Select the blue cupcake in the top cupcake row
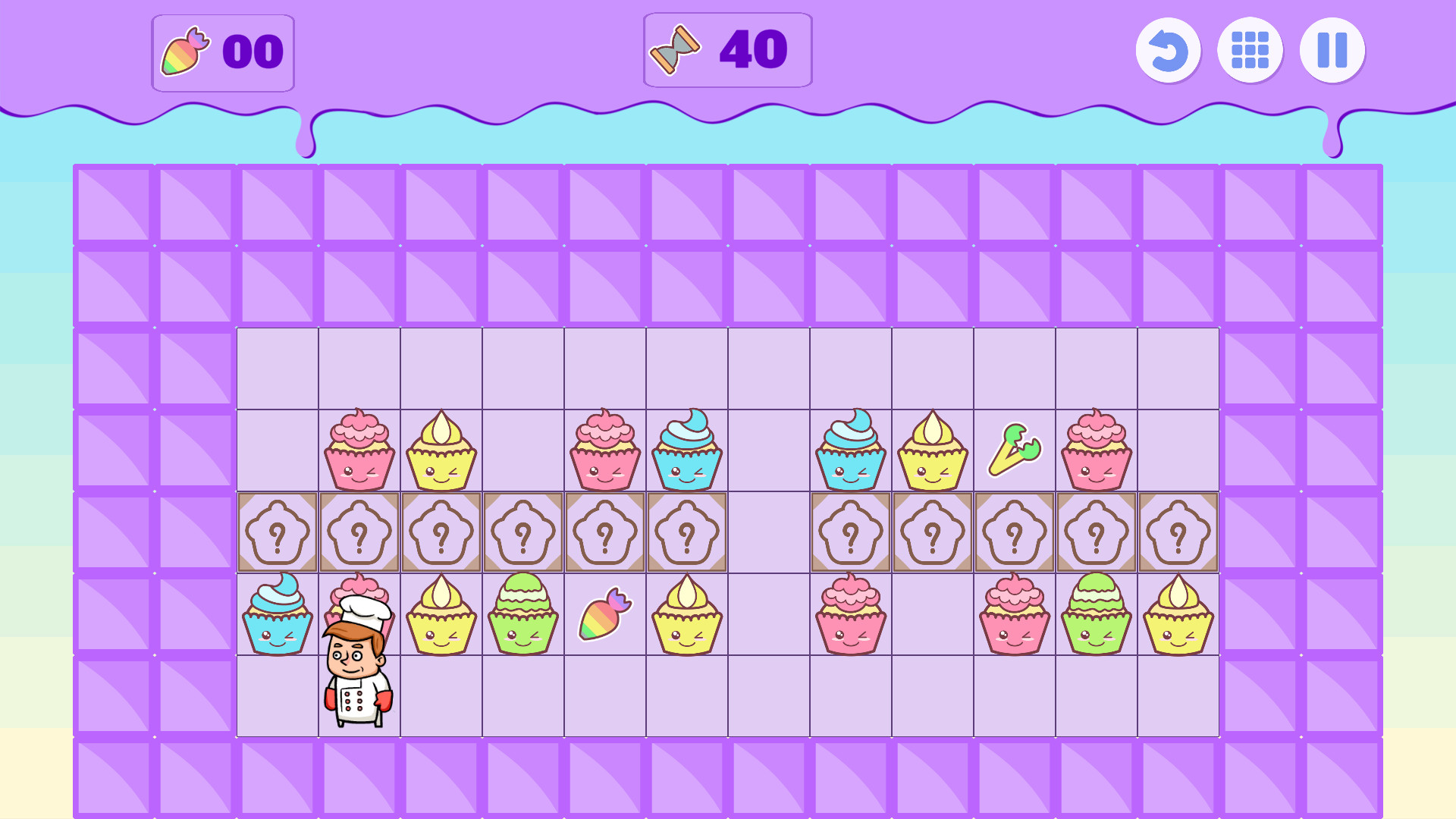This screenshot has height=819, width=1456. click(686, 447)
